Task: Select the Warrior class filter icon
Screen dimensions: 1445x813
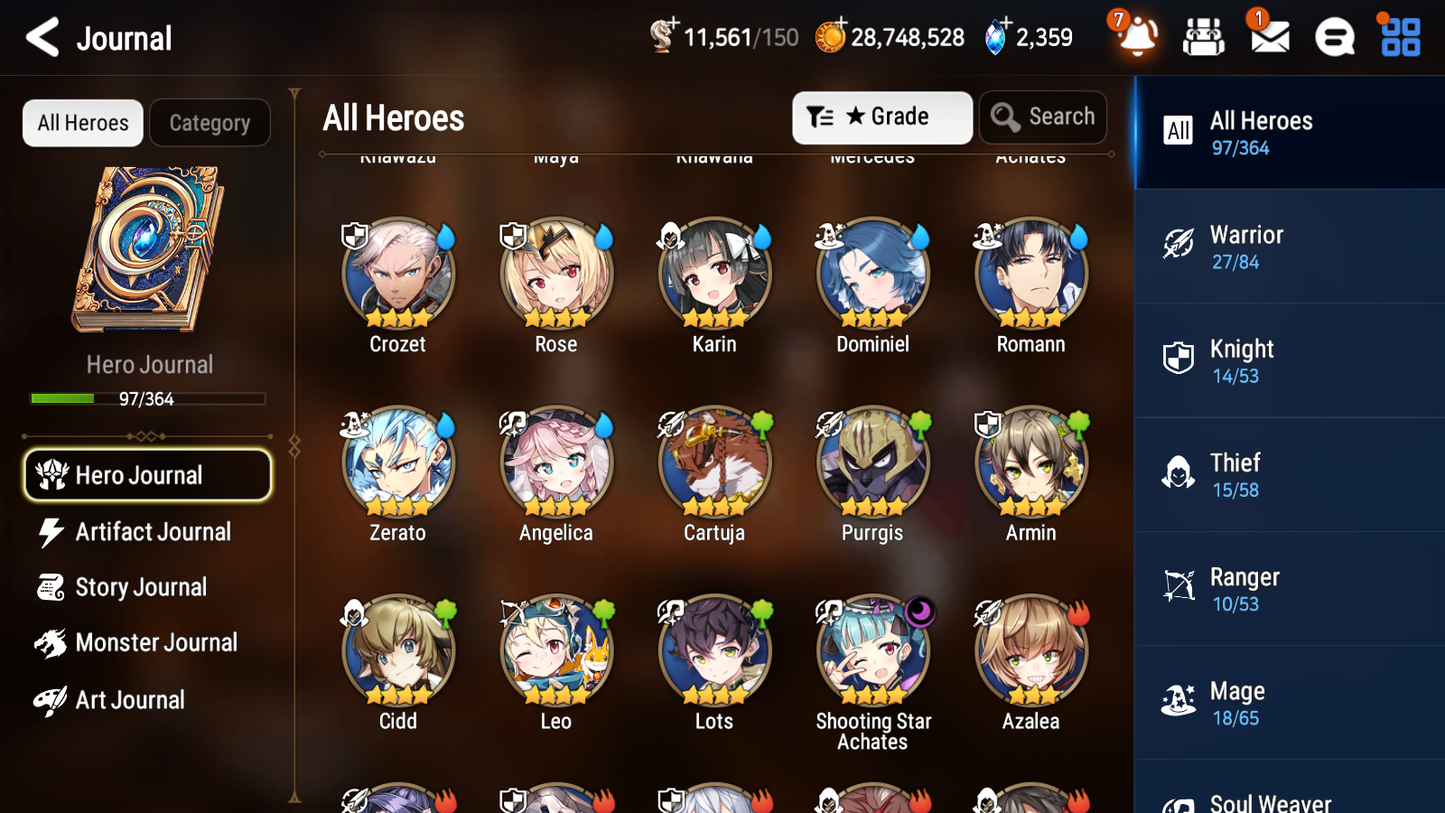Action: click(1178, 245)
